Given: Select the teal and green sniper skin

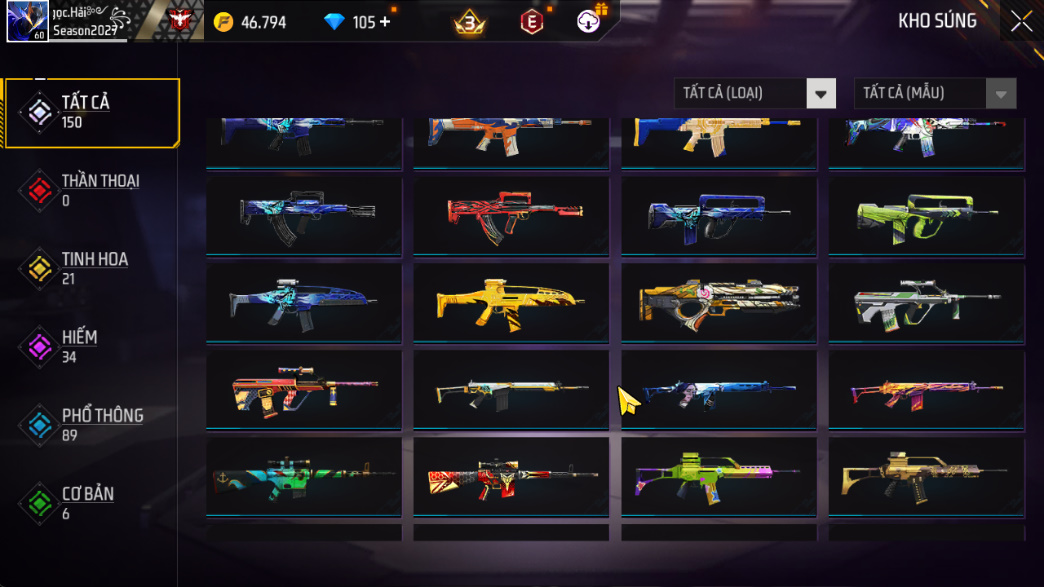Looking at the screenshot, I should click(x=303, y=476).
